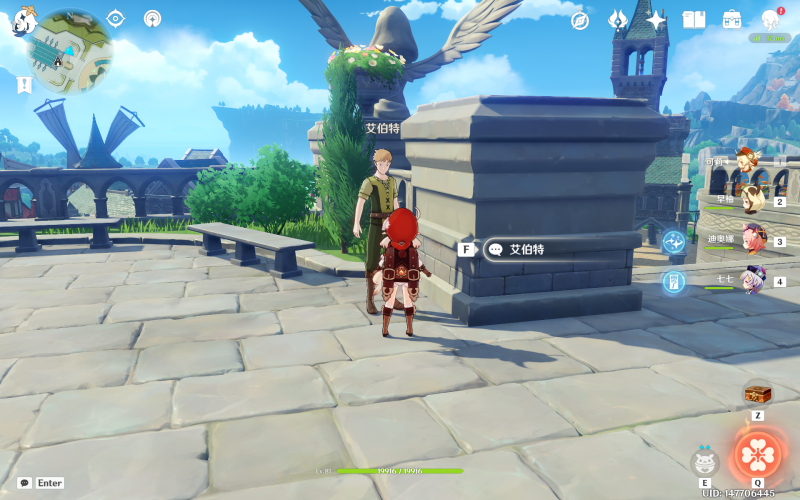This screenshot has width=800, height=500.
Task: Toggle elemental sight eye icon
Action: pos(116,18)
